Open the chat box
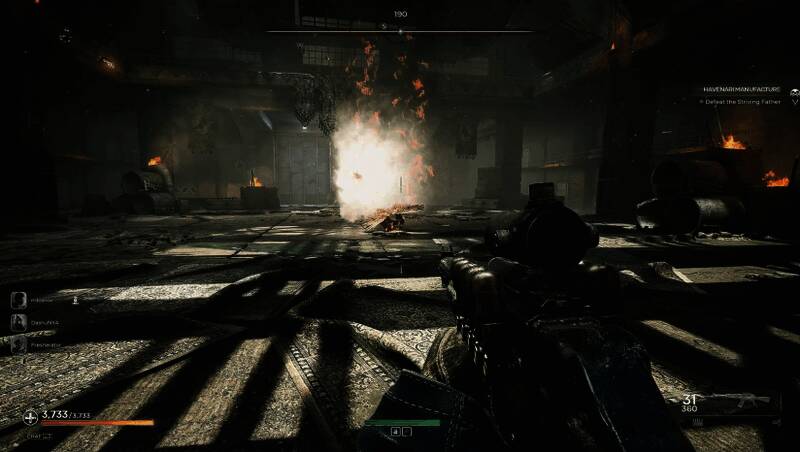Screen dimensions: 800x452 (x=36, y=435)
